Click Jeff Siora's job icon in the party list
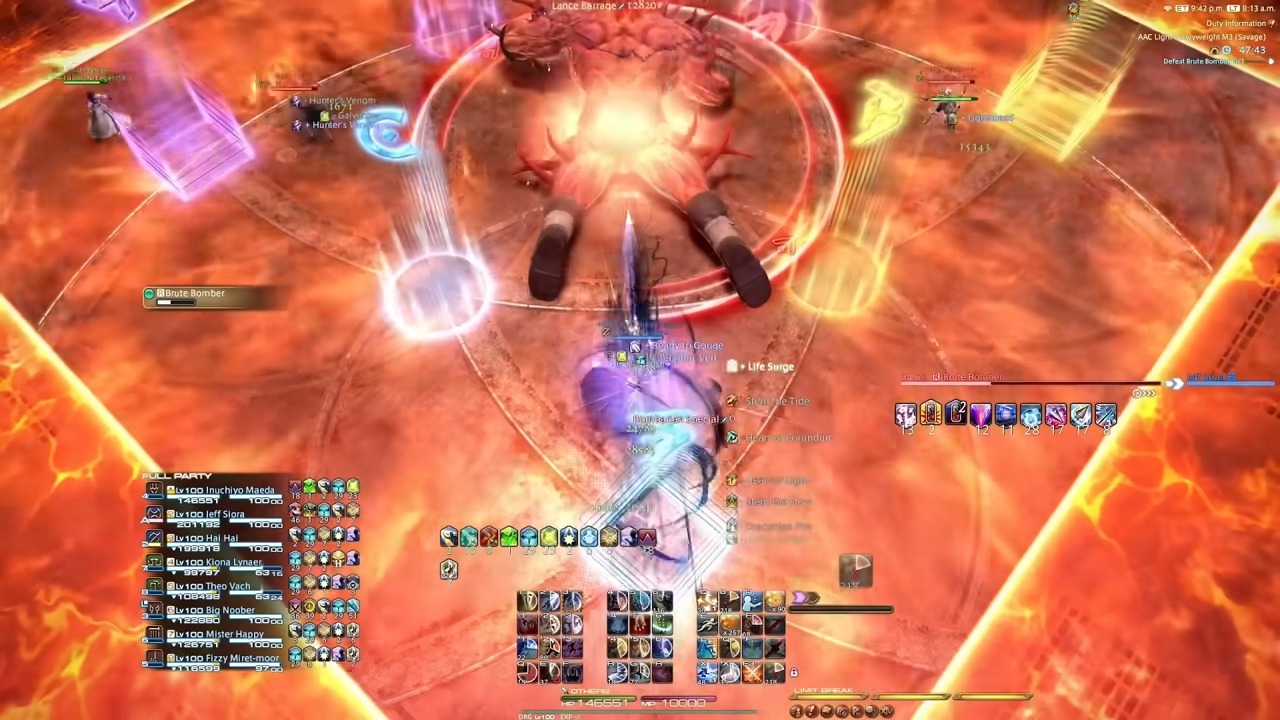Image resolution: width=1280 pixels, height=720 pixels. (x=154, y=514)
